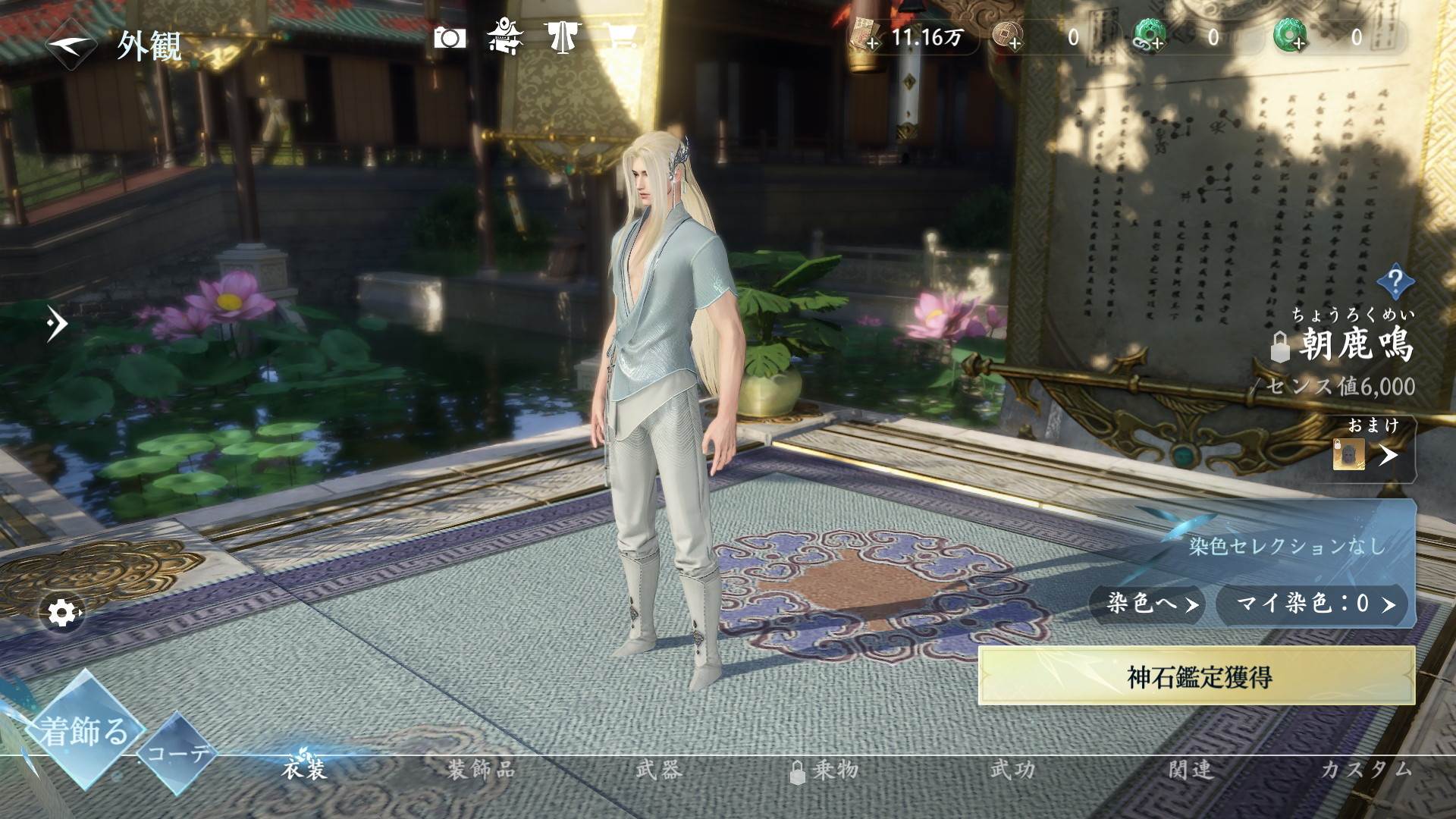Switch to the 武器 tab
Image resolution: width=1456 pixels, height=819 pixels.
[659, 770]
